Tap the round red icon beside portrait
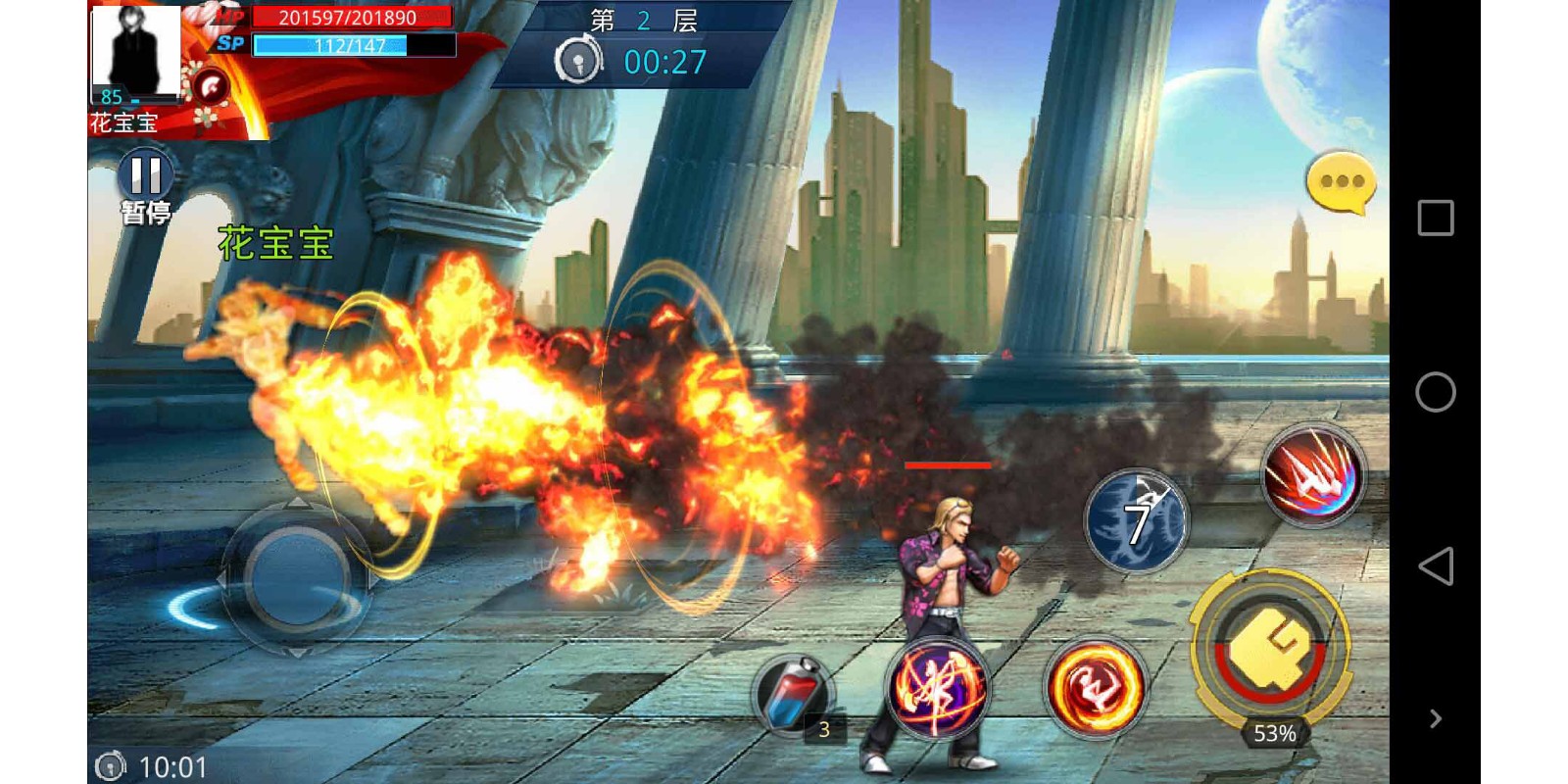Viewport: 1568px width, 784px height. pos(210,87)
